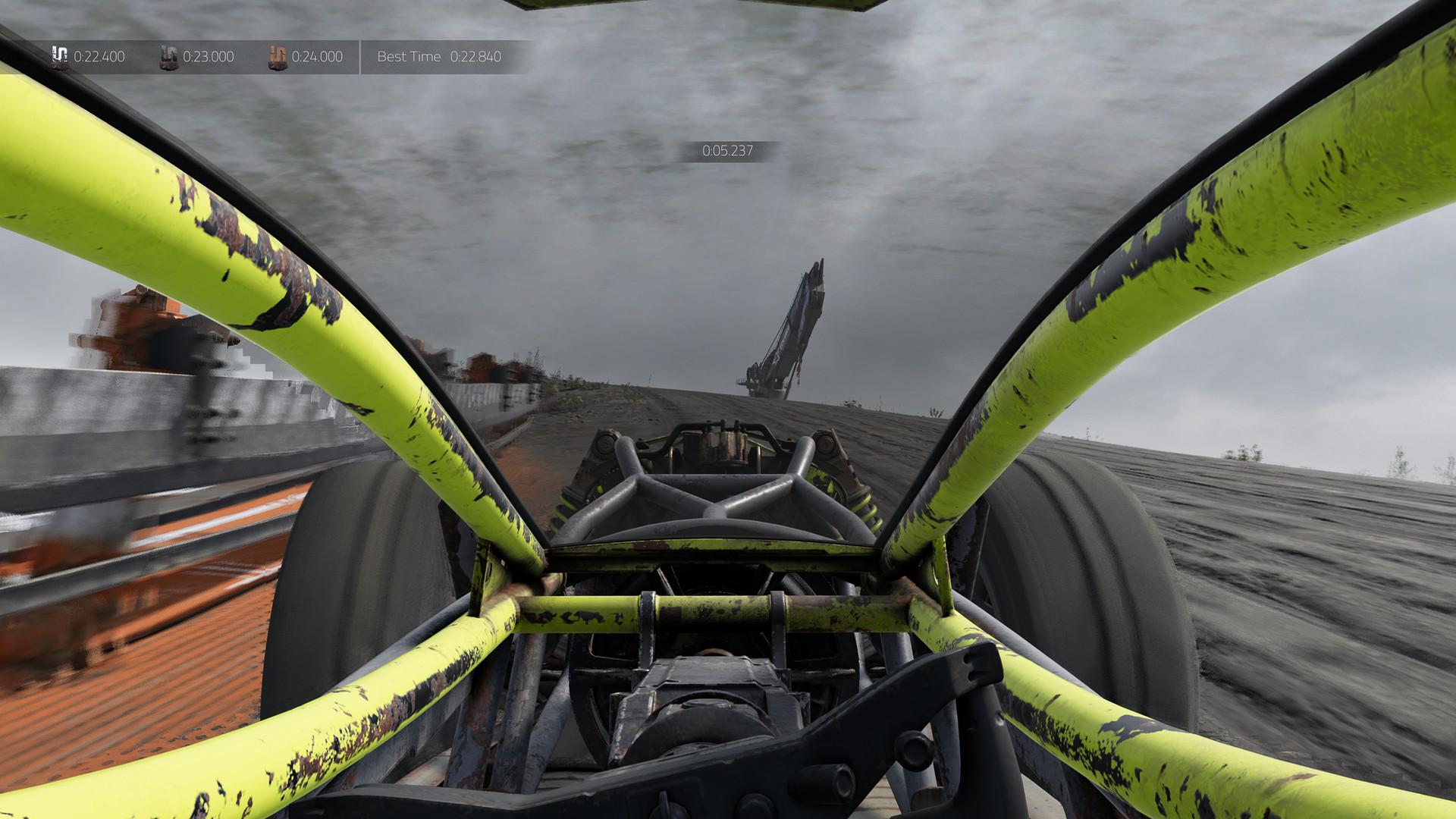Image resolution: width=1456 pixels, height=819 pixels.
Task: Toggle the 0:22.400 target time display
Action: [x=99, y=56]
